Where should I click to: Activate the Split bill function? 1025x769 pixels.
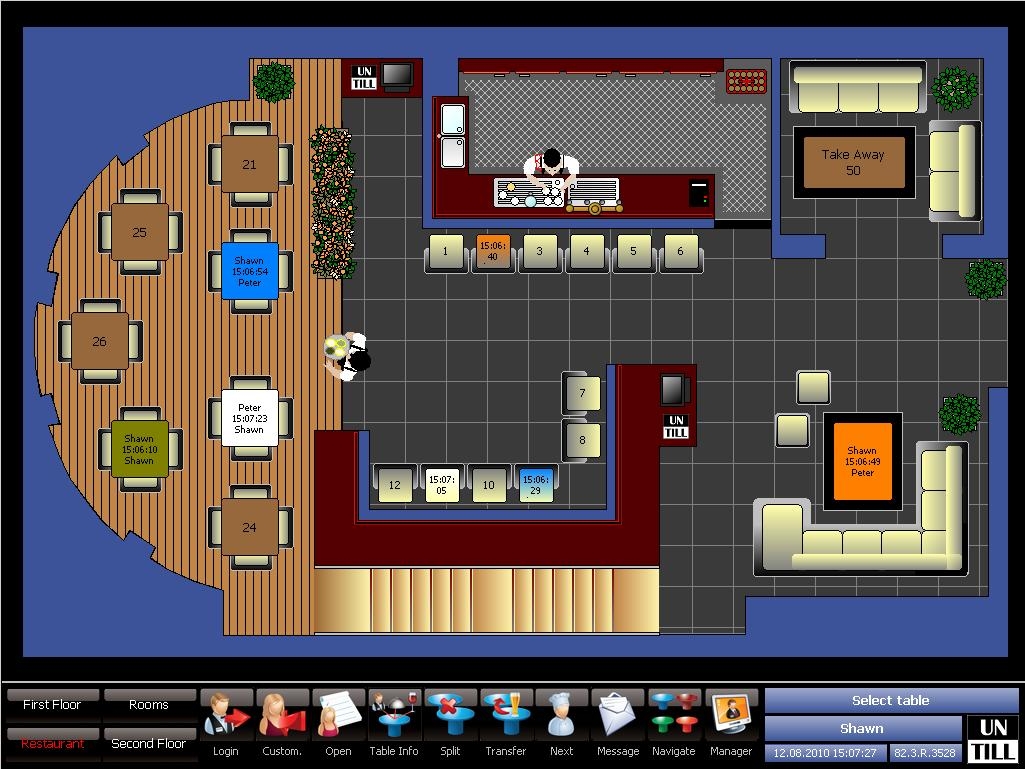tap(450, 724)
